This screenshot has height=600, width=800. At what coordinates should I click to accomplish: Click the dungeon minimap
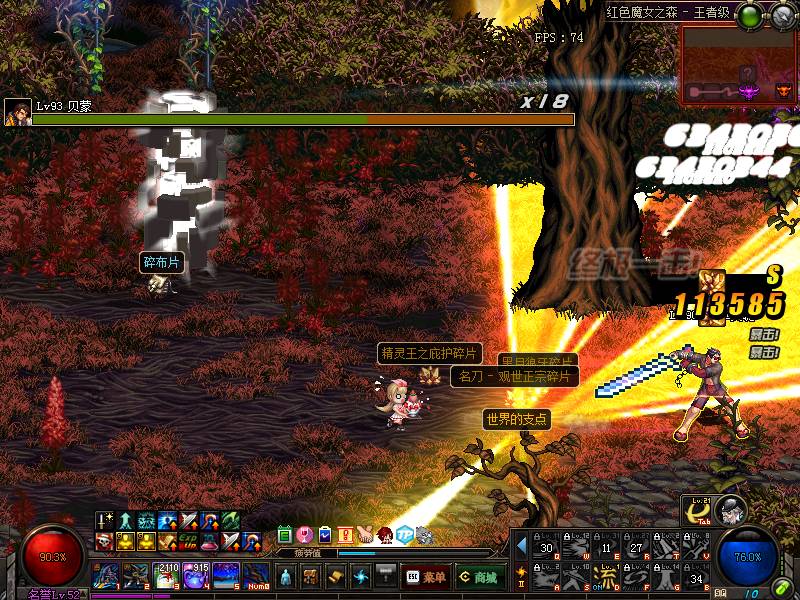click(x=738, y=66)
